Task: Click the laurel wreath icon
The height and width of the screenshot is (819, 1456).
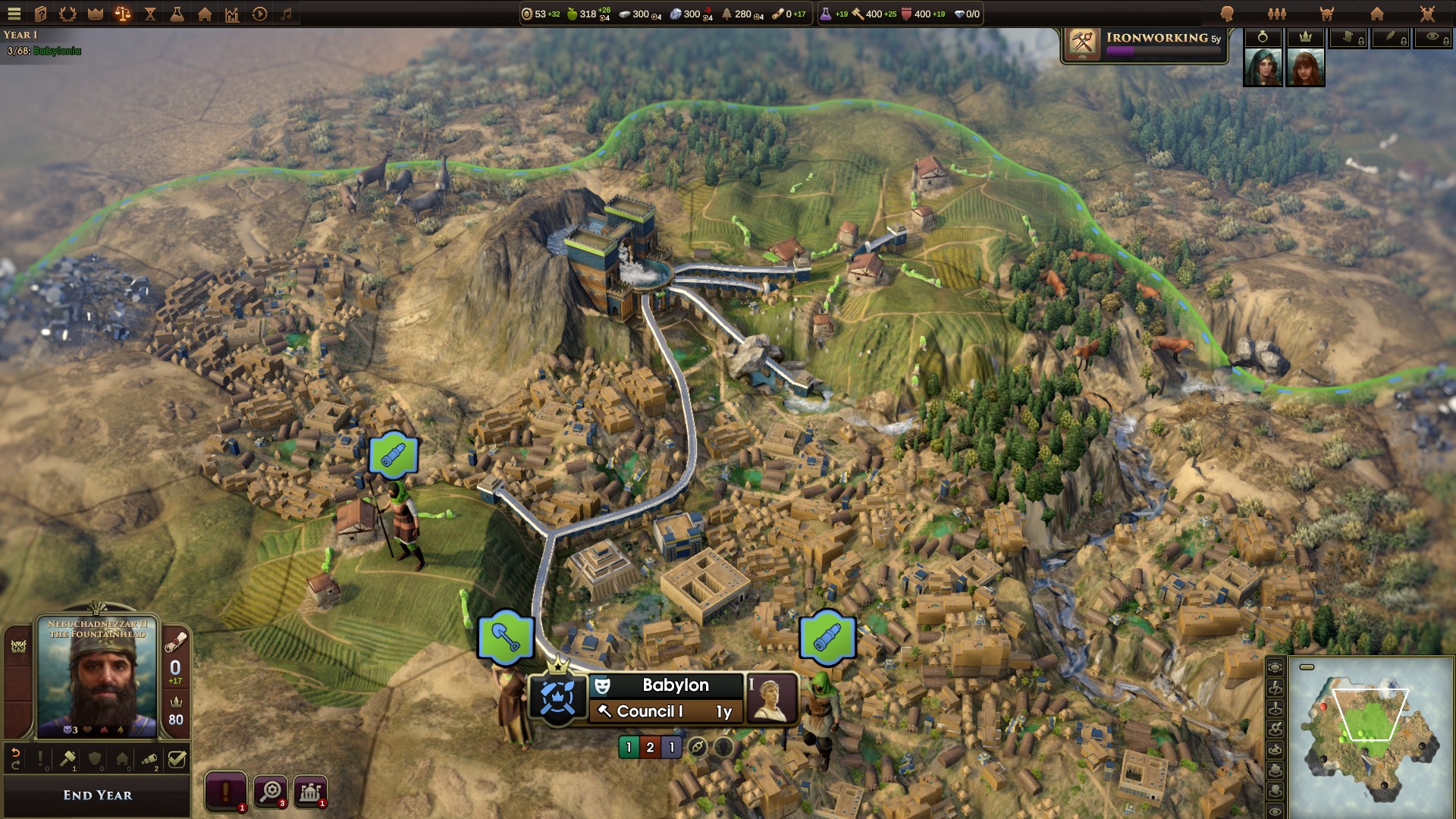Action: [x=67, y=14]
